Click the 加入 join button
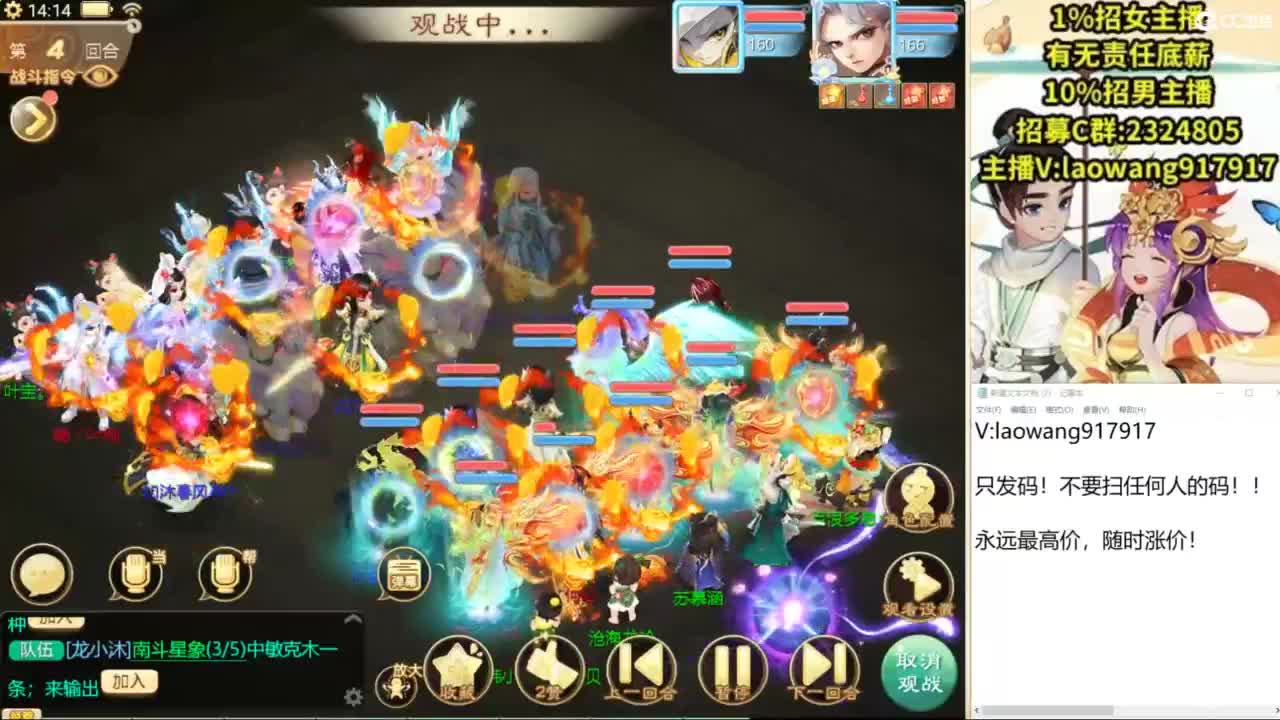The image size is (1280, 720). 130,680
